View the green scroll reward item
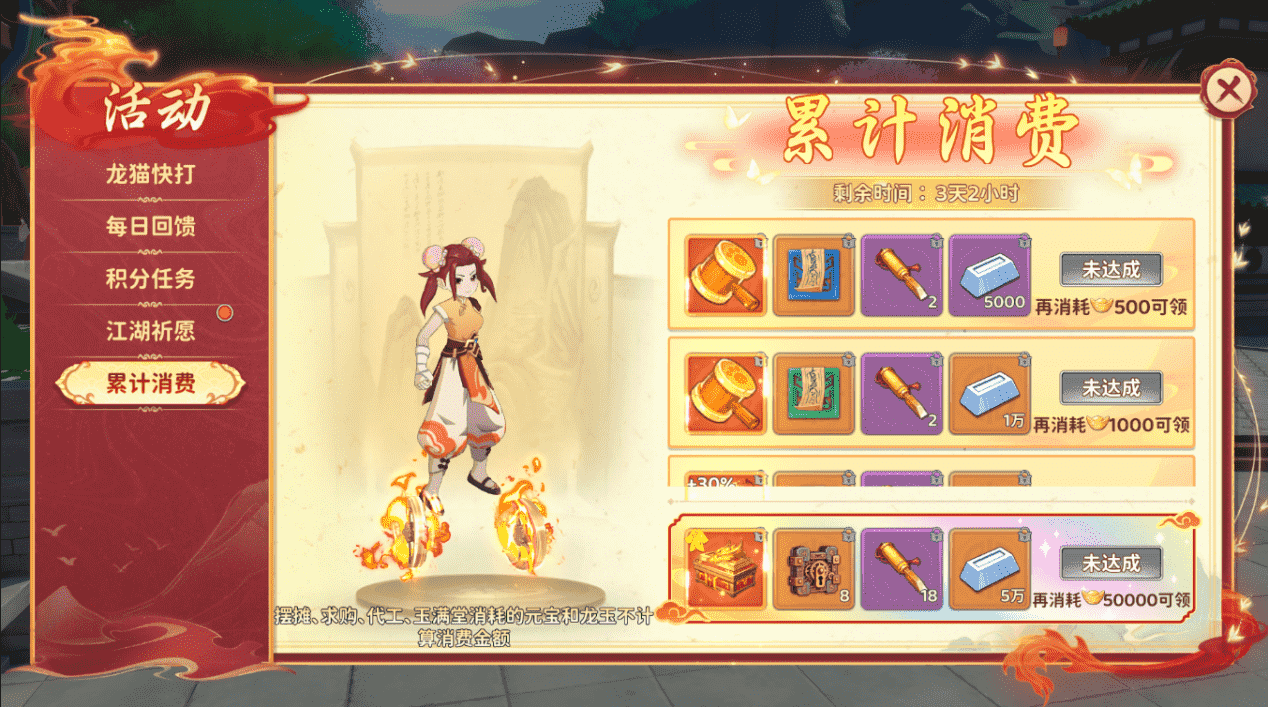Screen dimensions: 1268x707 click(x=814, y=393)
